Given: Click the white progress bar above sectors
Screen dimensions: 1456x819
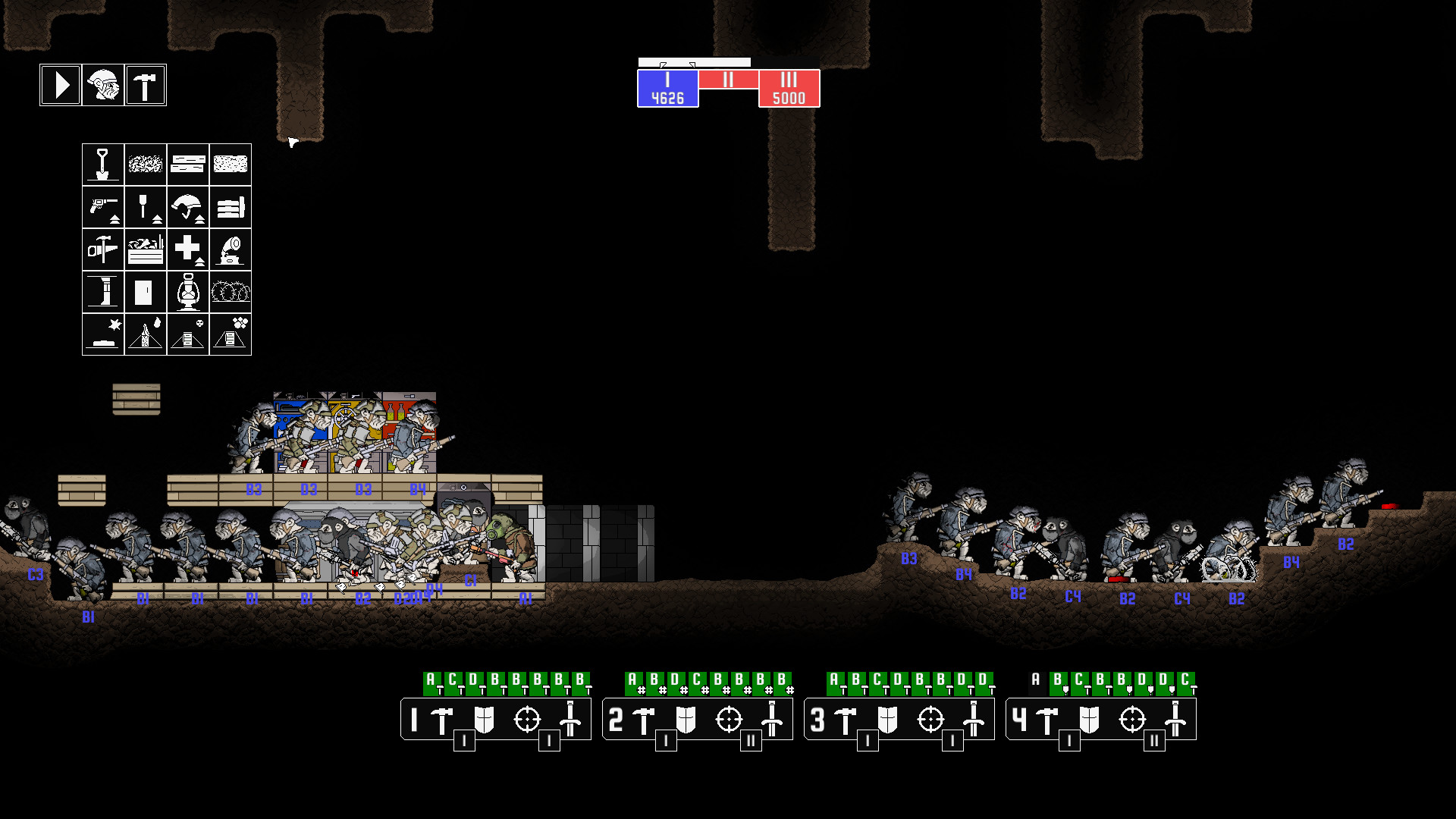Looking at the screenshot, I should point(694,61).
